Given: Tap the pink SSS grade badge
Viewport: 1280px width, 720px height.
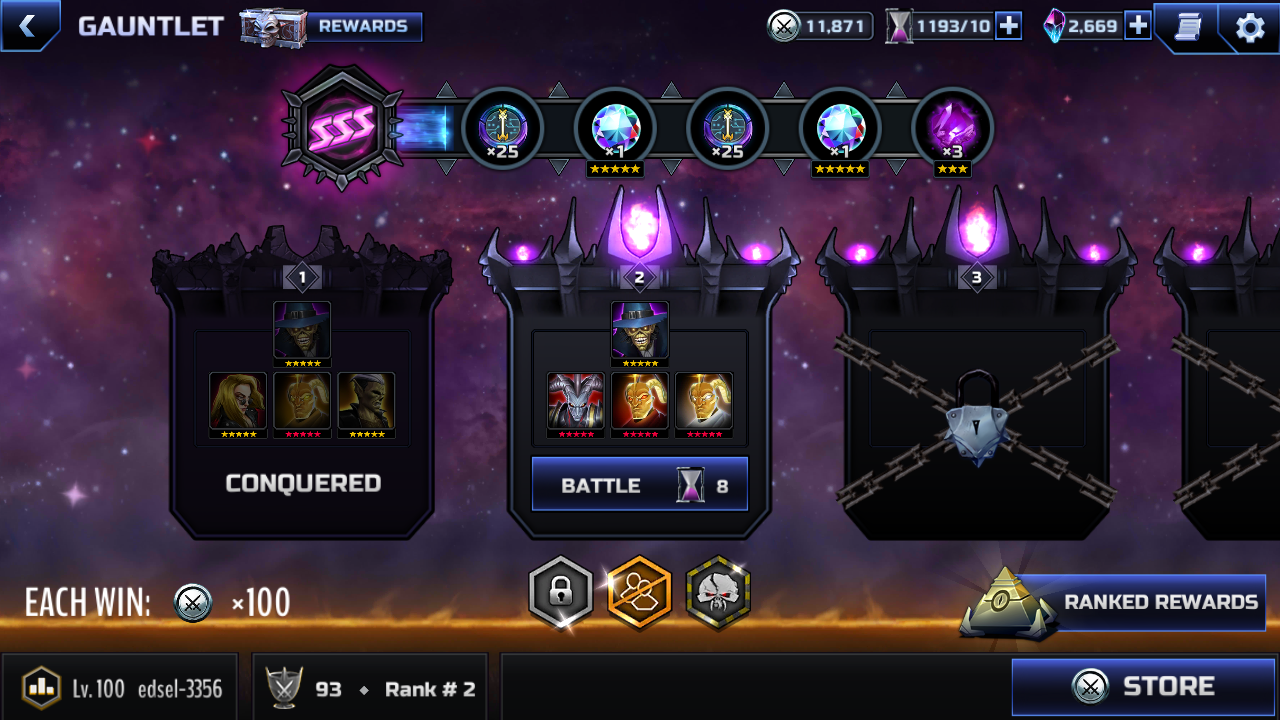Looking at the screenshot, I should point(343,127).
